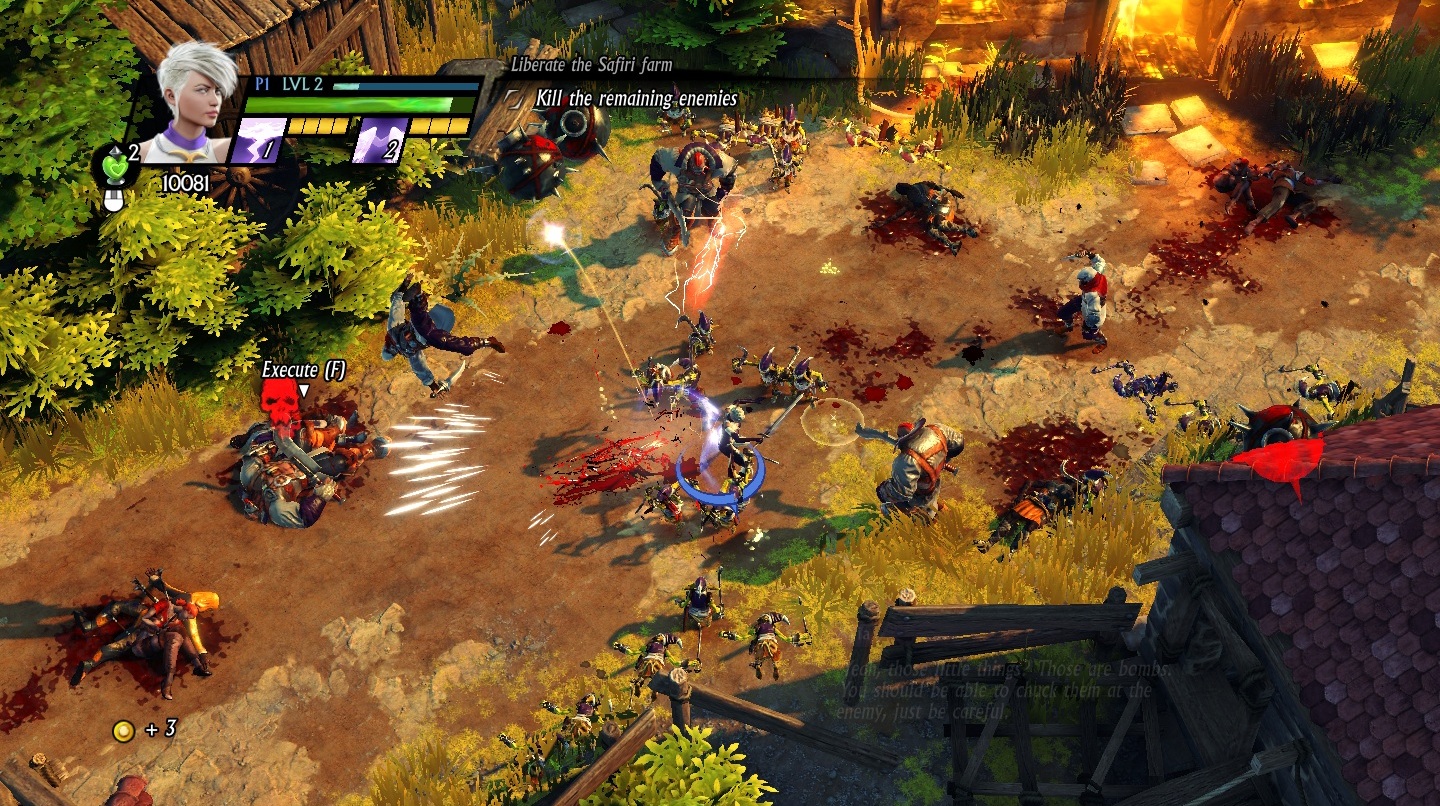Select the Kill the remaining enemies objective

pos(636,99)
